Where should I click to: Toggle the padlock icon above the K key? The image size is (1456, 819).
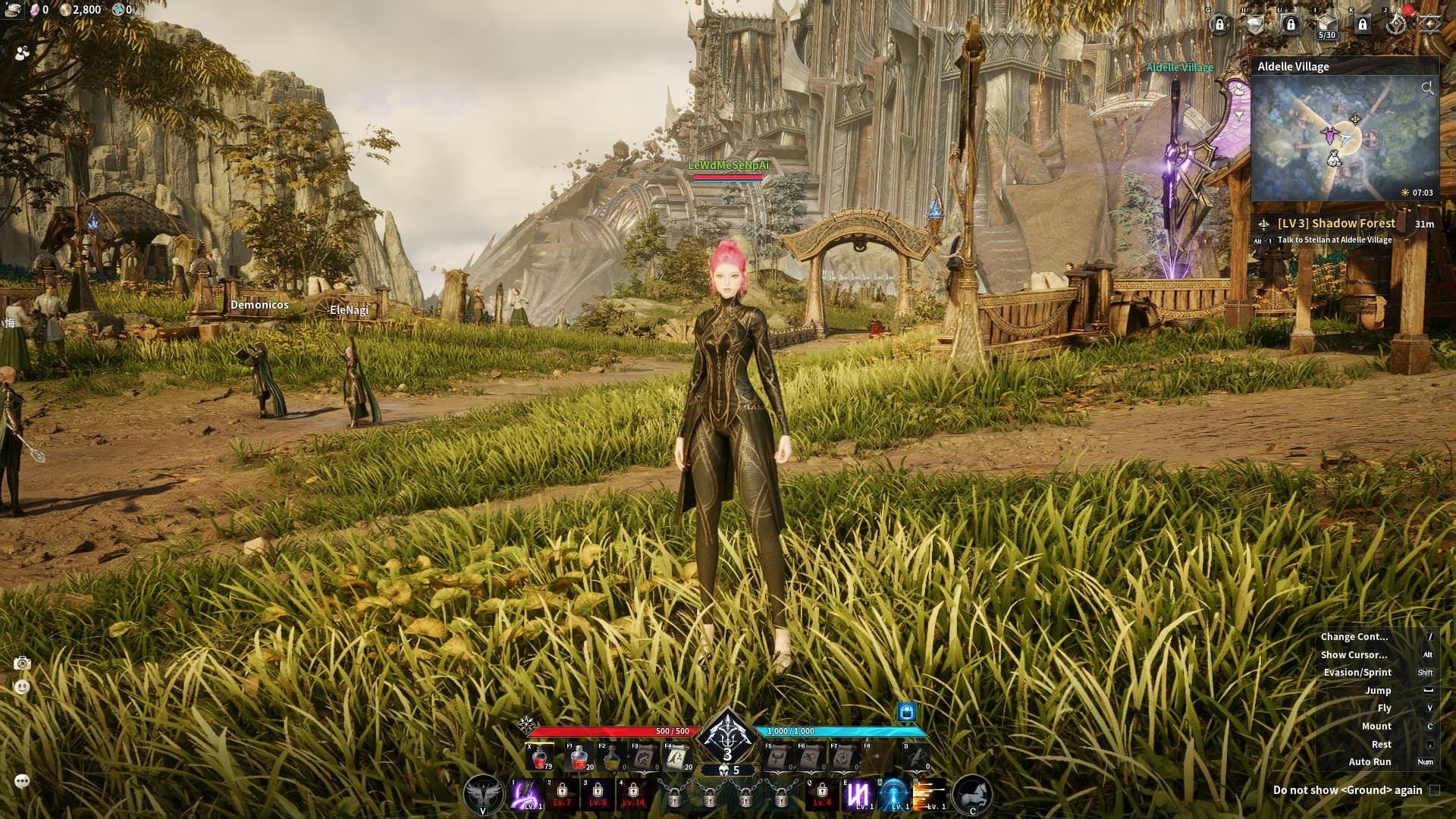pos(1363,25)
